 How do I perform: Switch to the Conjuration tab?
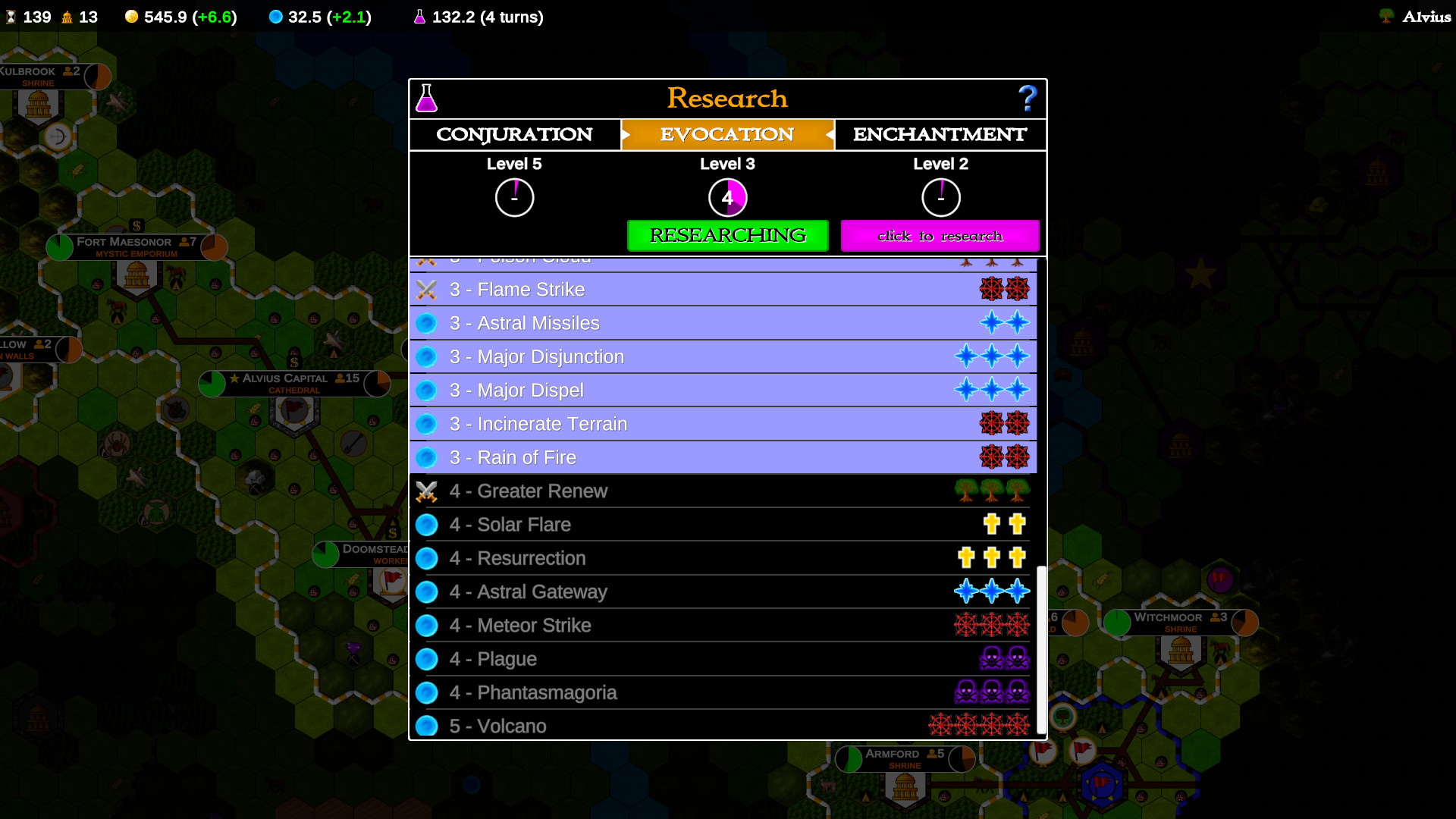click(x=514, y=134)
